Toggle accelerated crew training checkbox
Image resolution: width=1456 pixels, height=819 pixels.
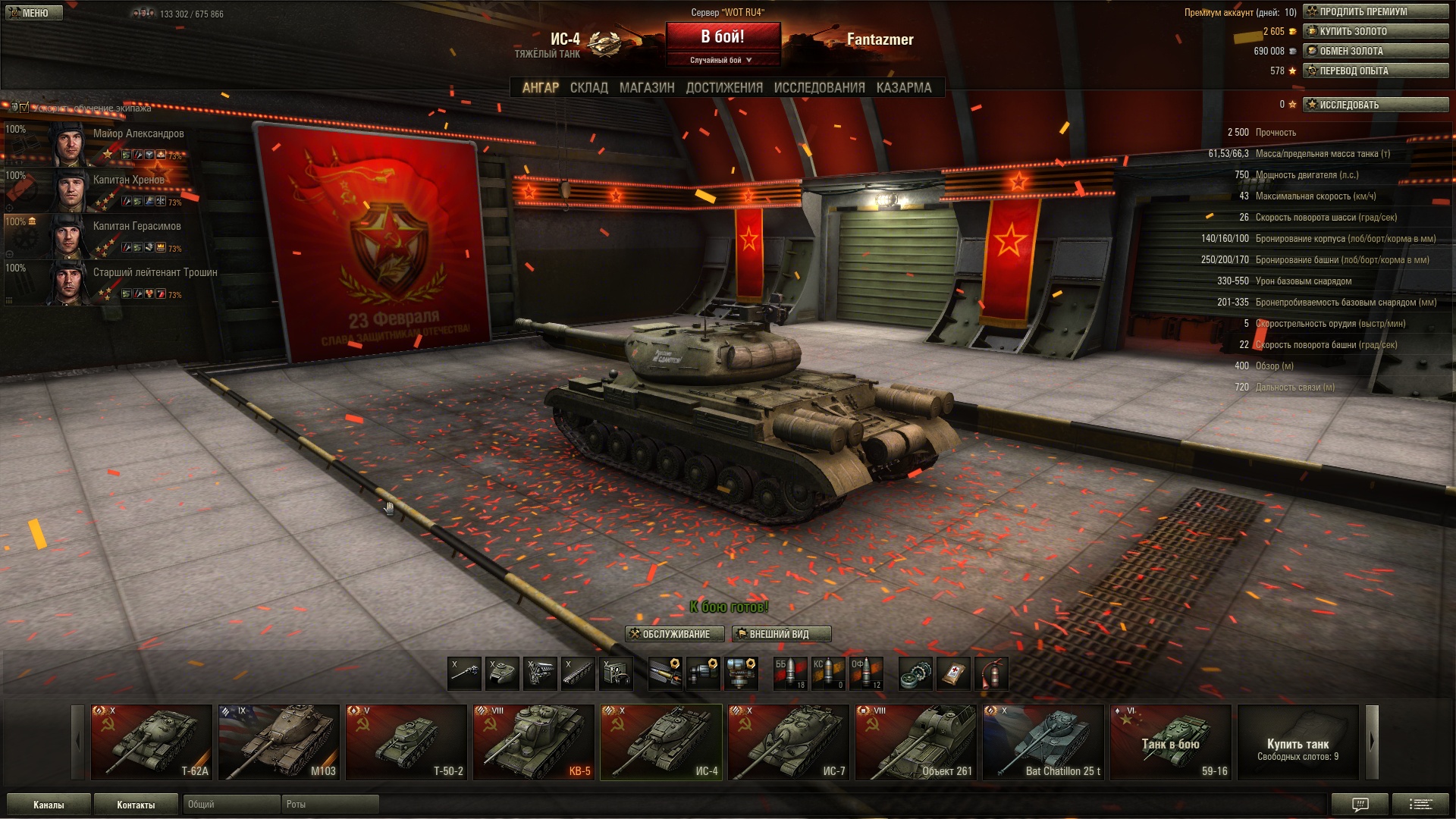[x=24, y=108]
